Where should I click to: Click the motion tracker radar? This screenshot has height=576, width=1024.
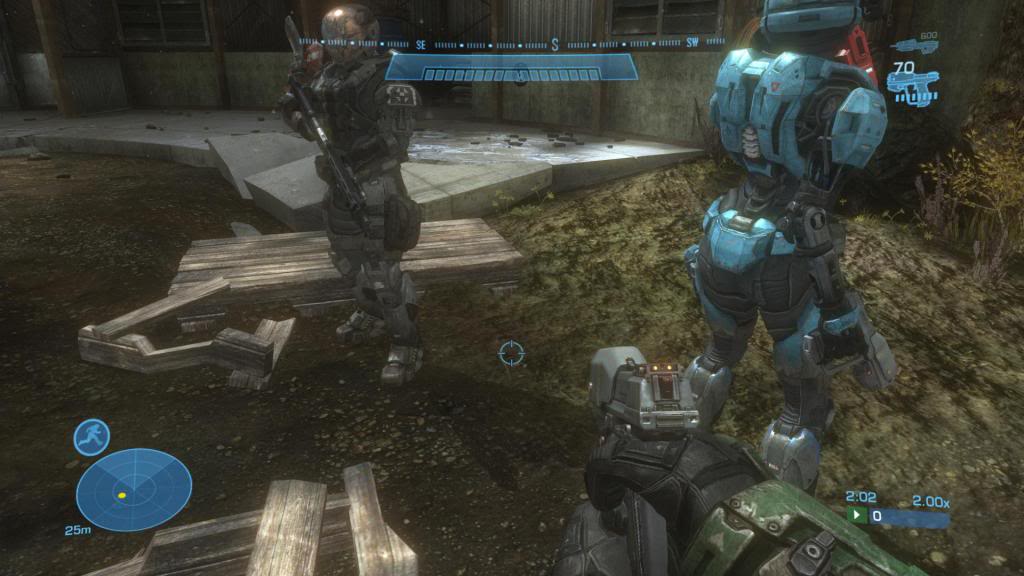(134, 490)
